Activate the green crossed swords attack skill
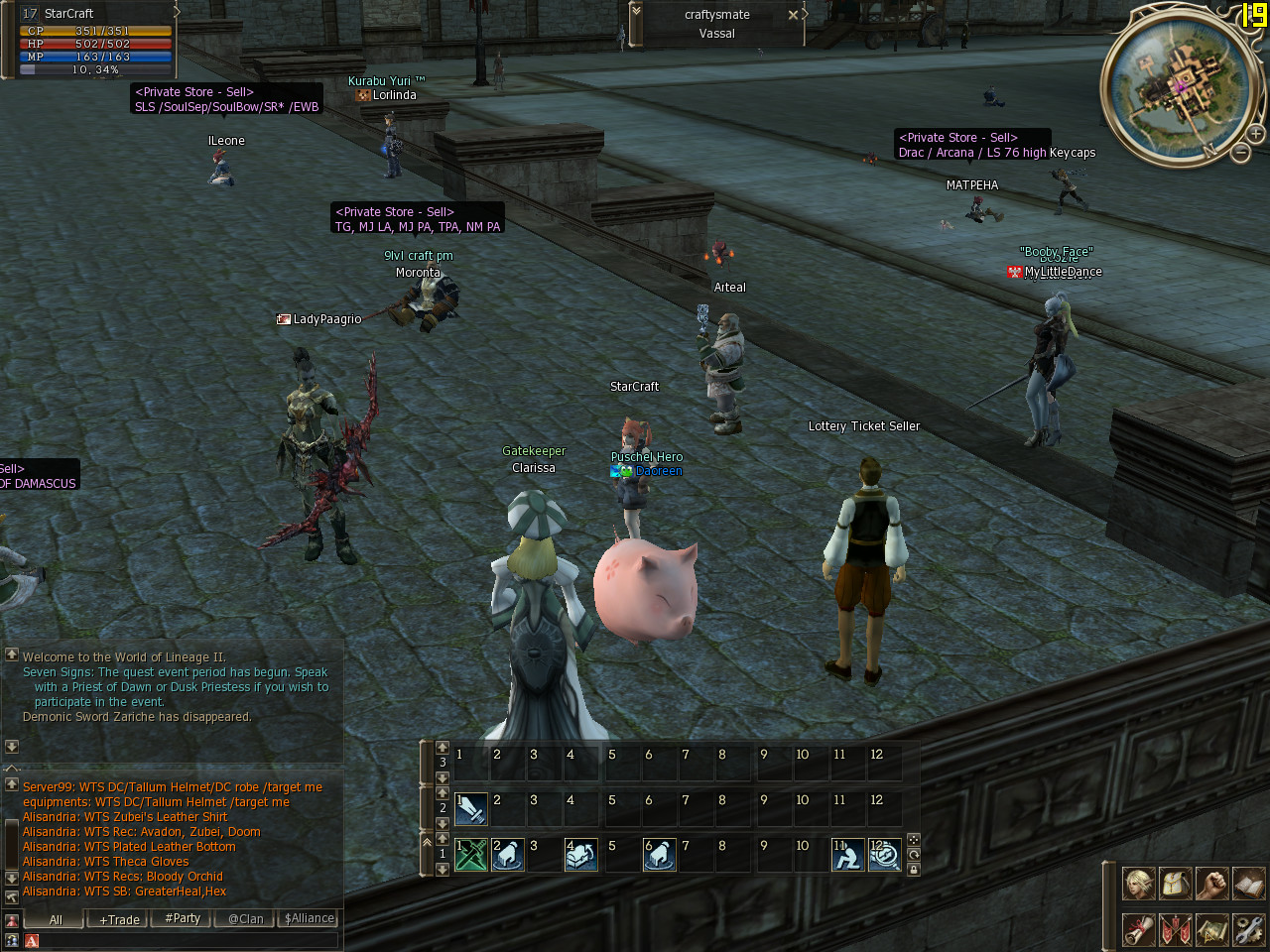This screenshot has width=1270, height=952. 470,855
